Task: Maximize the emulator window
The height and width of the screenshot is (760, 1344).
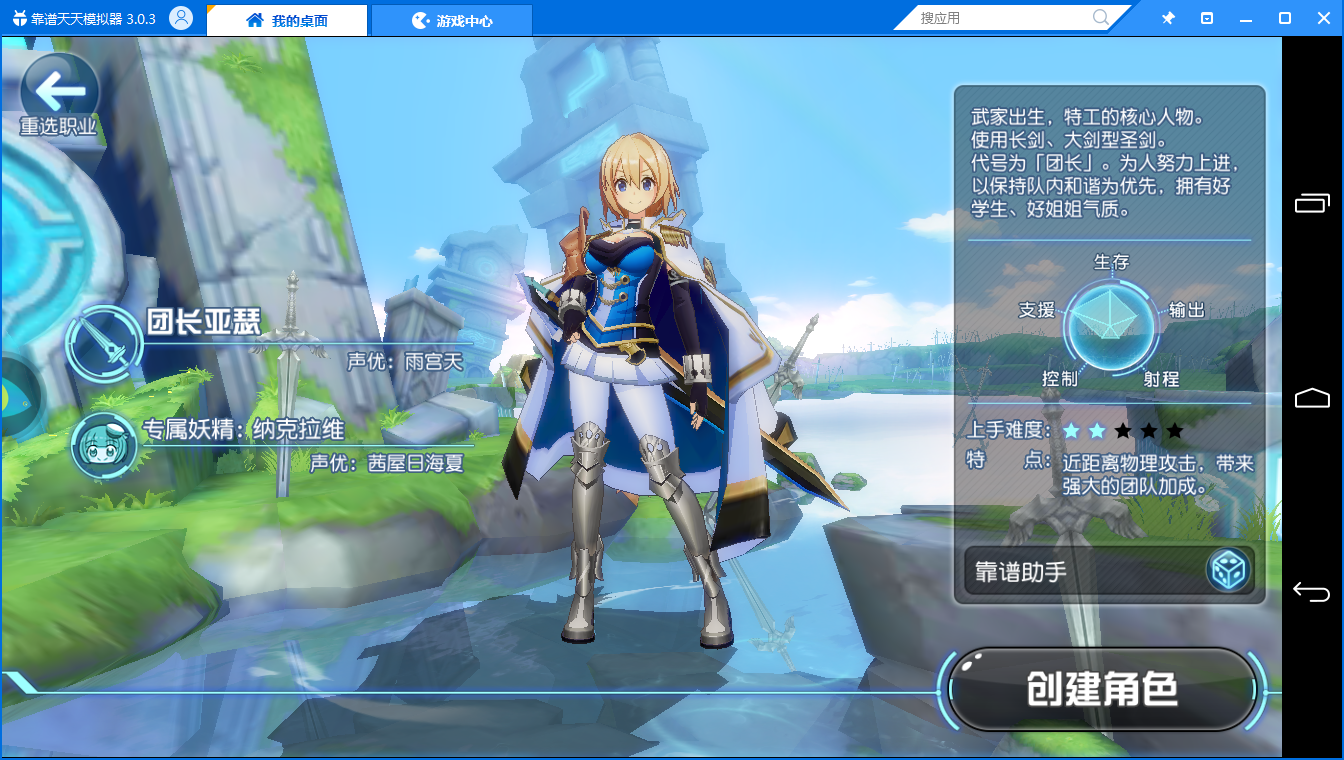Action: (x=1285, y=18)
